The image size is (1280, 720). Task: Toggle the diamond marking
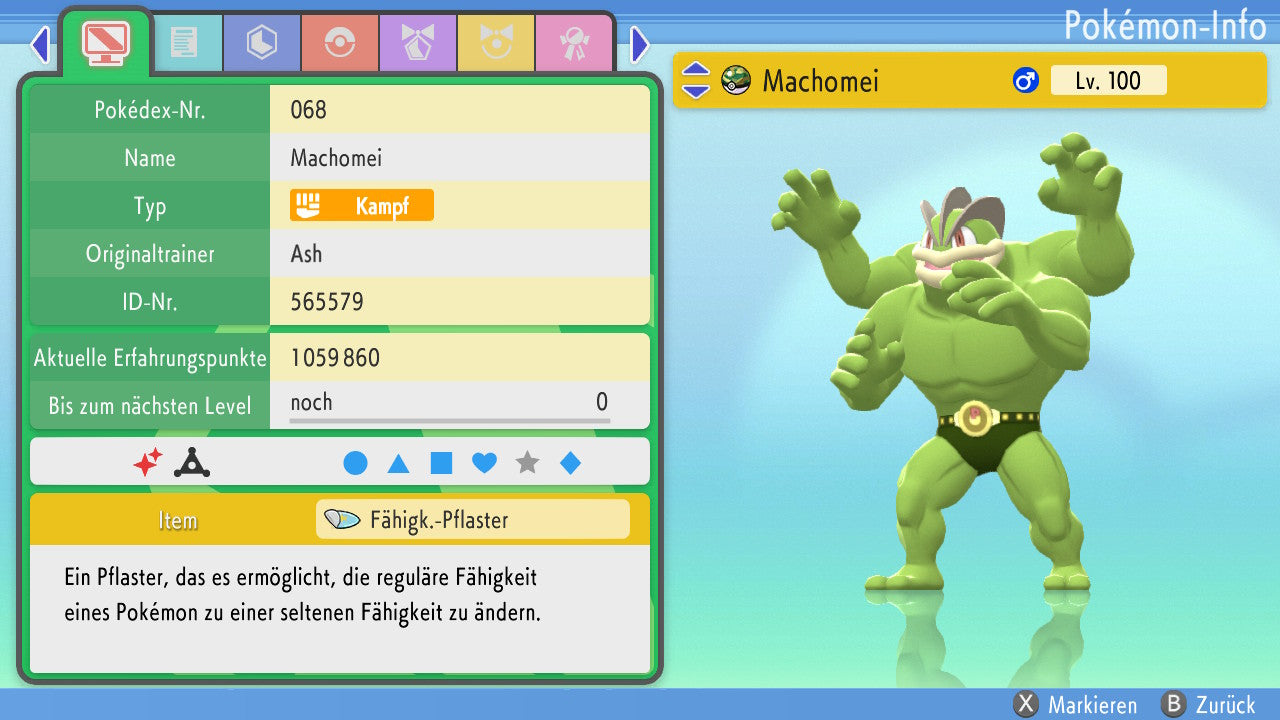(x=570, y=463)
